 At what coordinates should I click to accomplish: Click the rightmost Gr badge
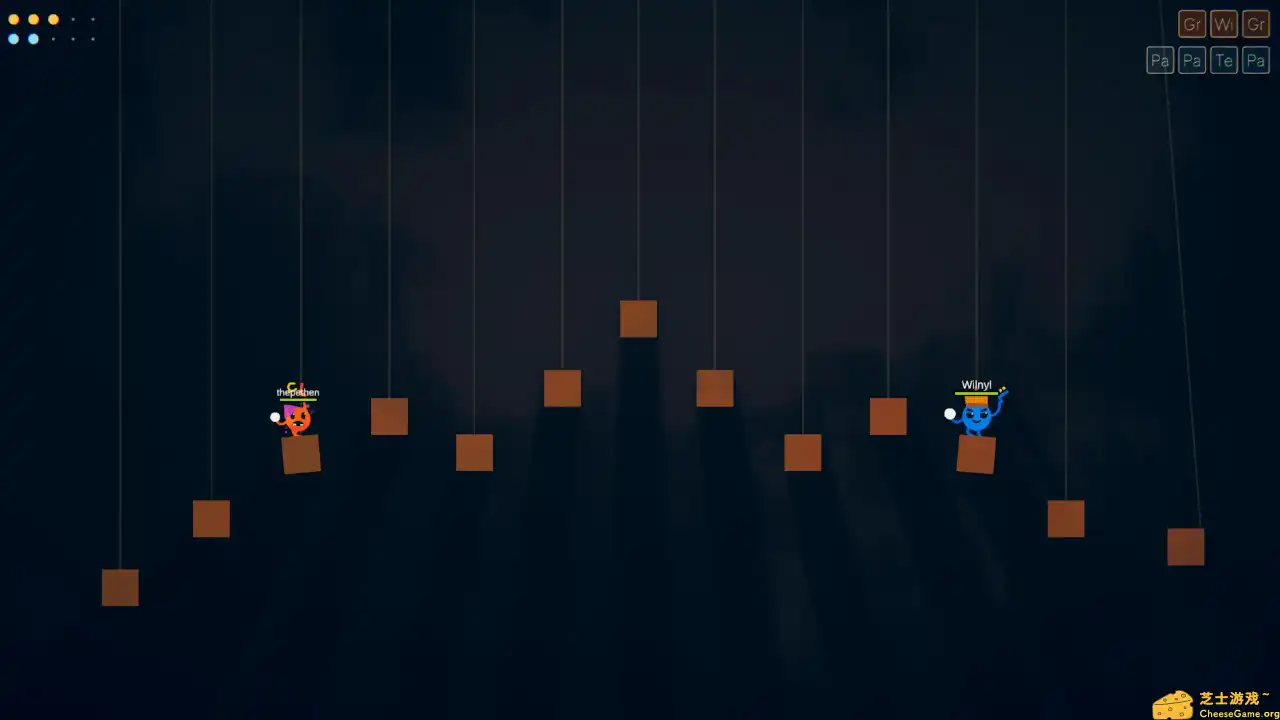(x=1256, y=24)
